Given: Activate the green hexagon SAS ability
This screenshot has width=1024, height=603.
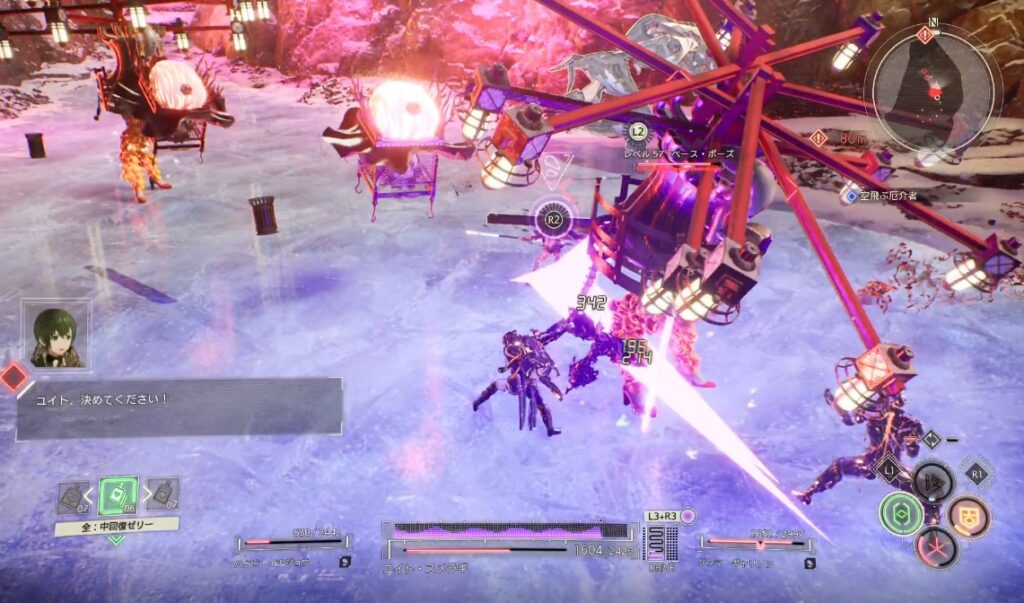Looking at the screenshot, I should (x=901, y=513).
